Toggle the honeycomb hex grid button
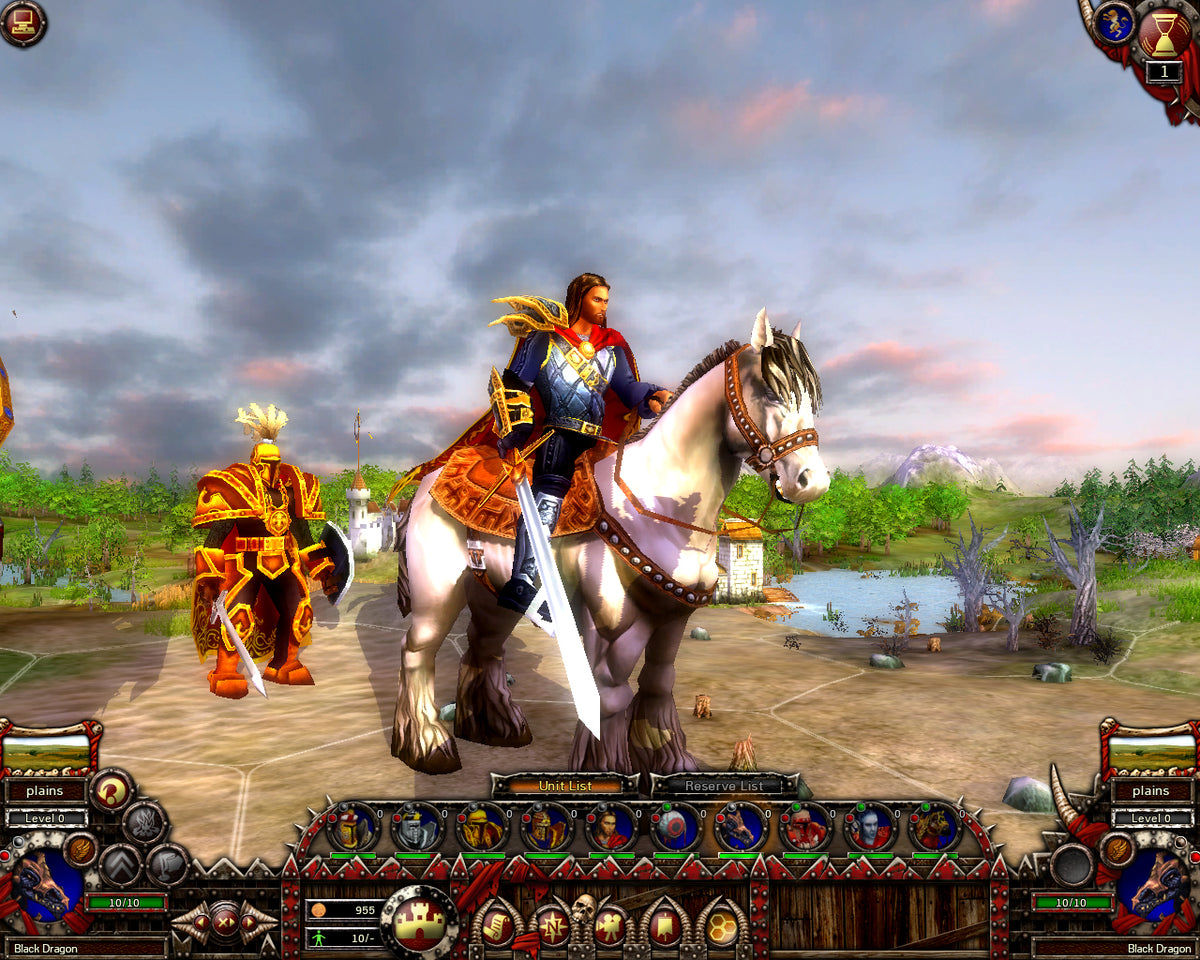Screen dimensions: 1200x960 tap(722, 926)
